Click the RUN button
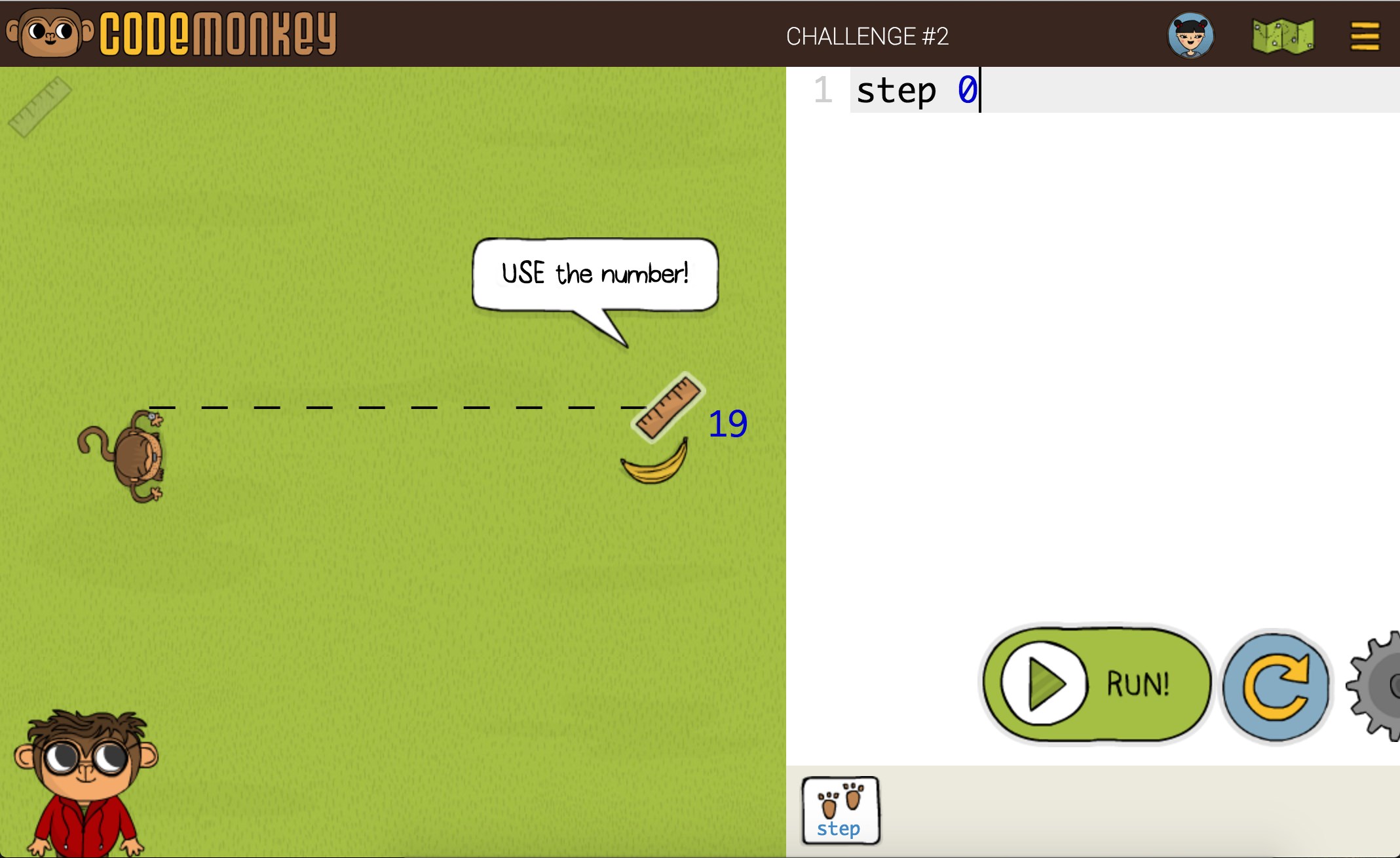This screenshot has width=1400, height=858. coord(1096,684)
